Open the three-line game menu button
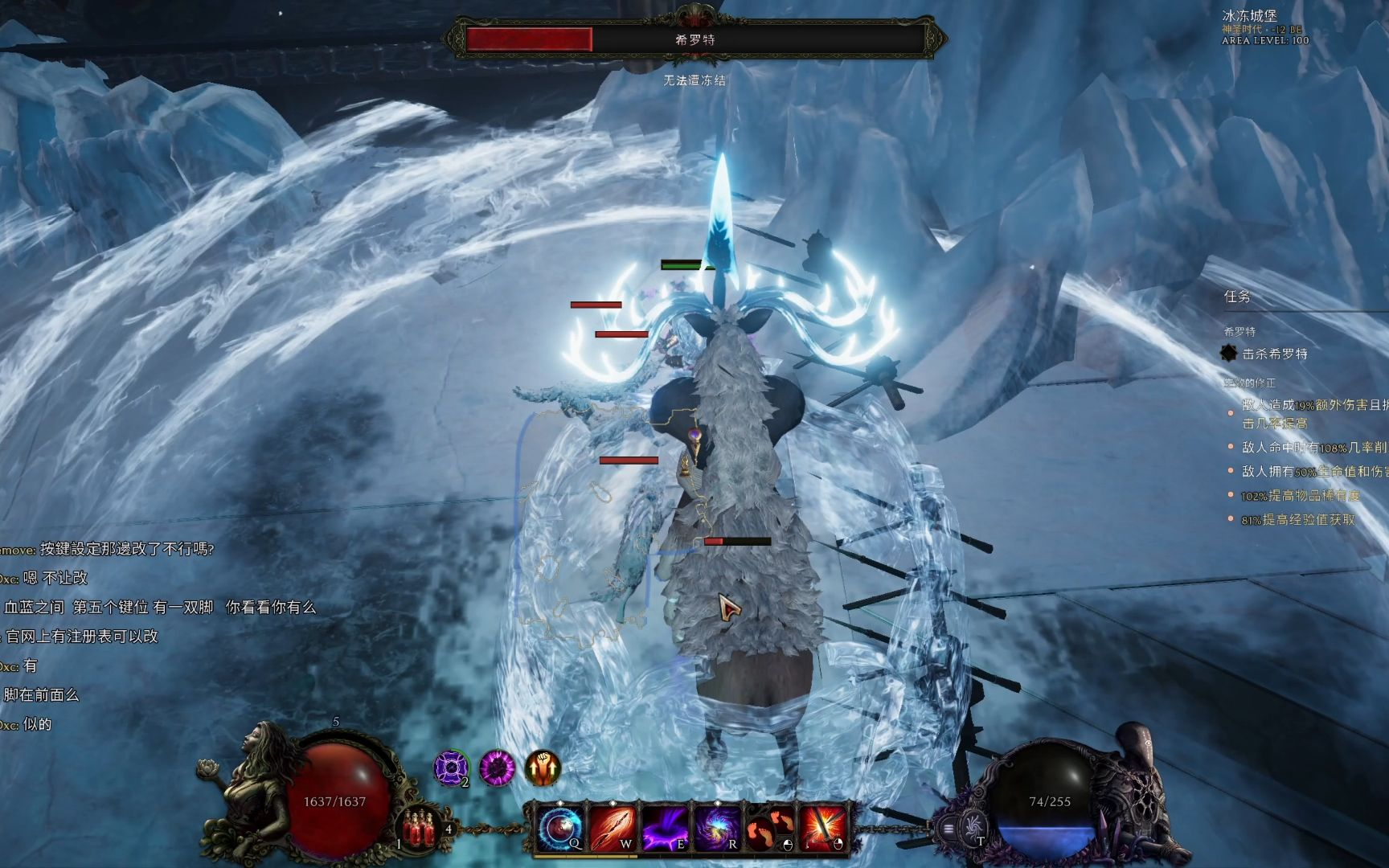The width and height of the screenshot is (1389, 868). pyautogui.click(x=949, y=829)
